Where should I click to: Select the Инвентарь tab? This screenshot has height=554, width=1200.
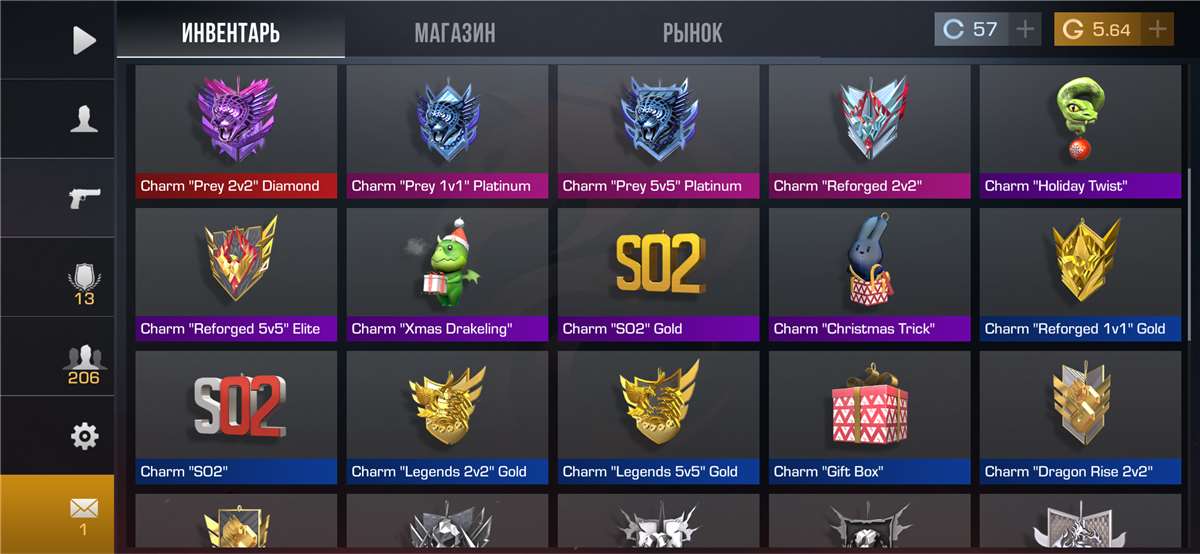point(231,33)
